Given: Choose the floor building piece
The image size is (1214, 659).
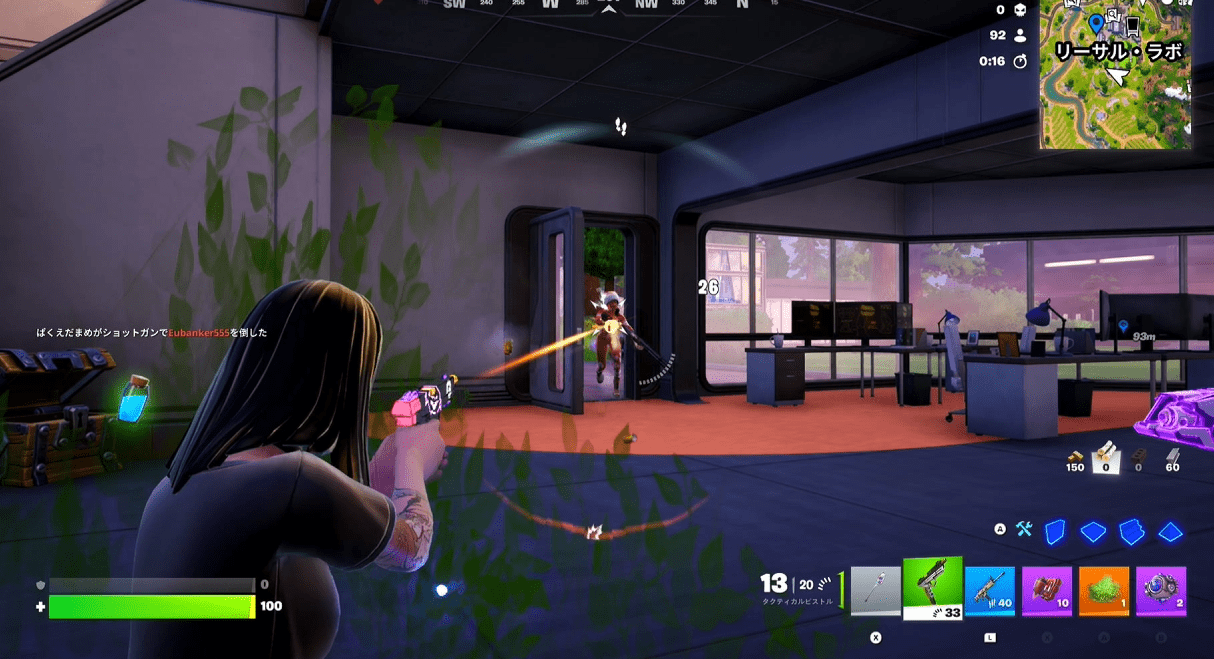Looking at the screenshot, I should coord(1093,531).
